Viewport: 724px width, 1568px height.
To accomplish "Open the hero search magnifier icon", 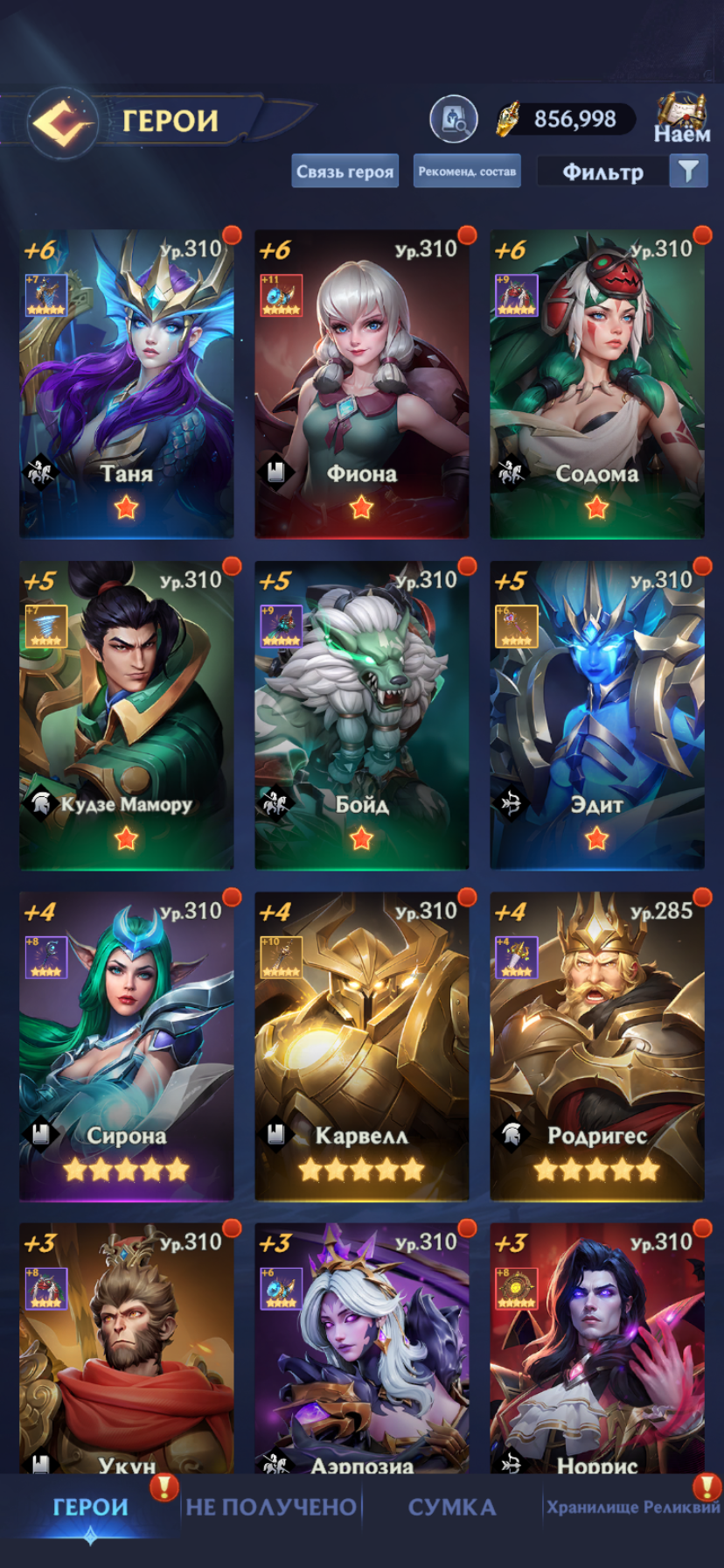I will [453, 119].
